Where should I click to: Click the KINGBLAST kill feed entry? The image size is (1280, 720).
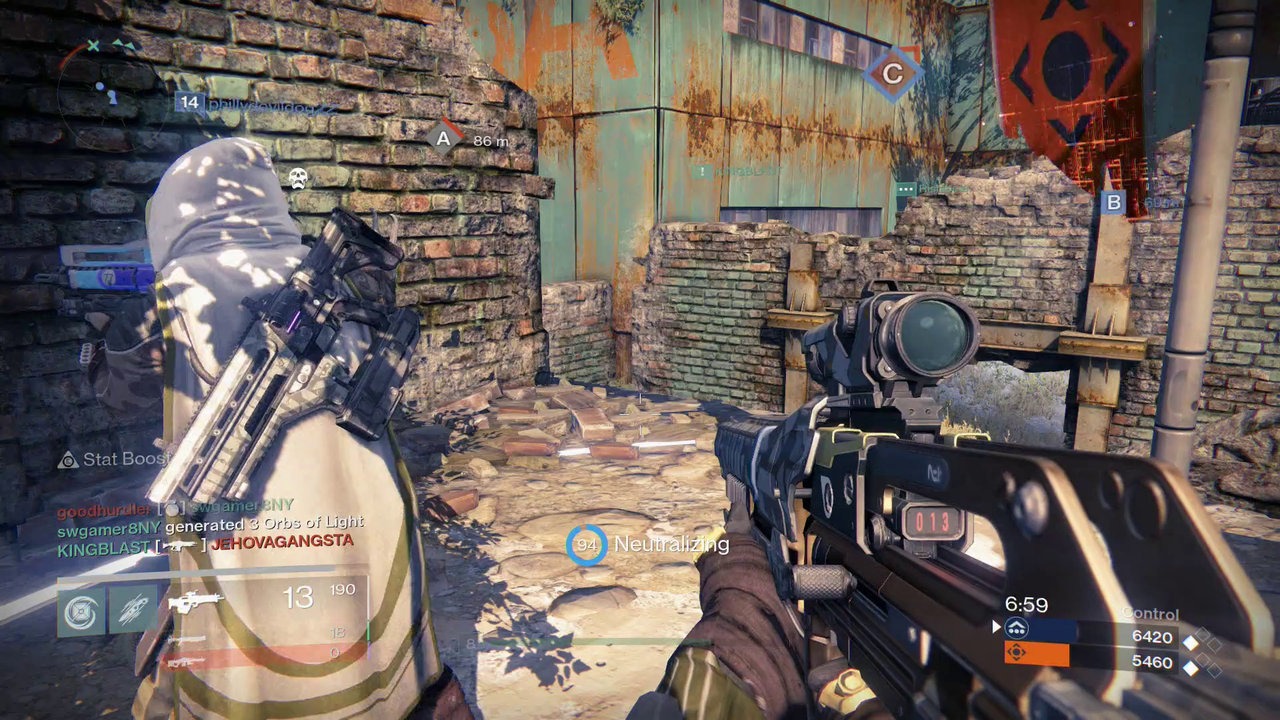coord(205,541)
